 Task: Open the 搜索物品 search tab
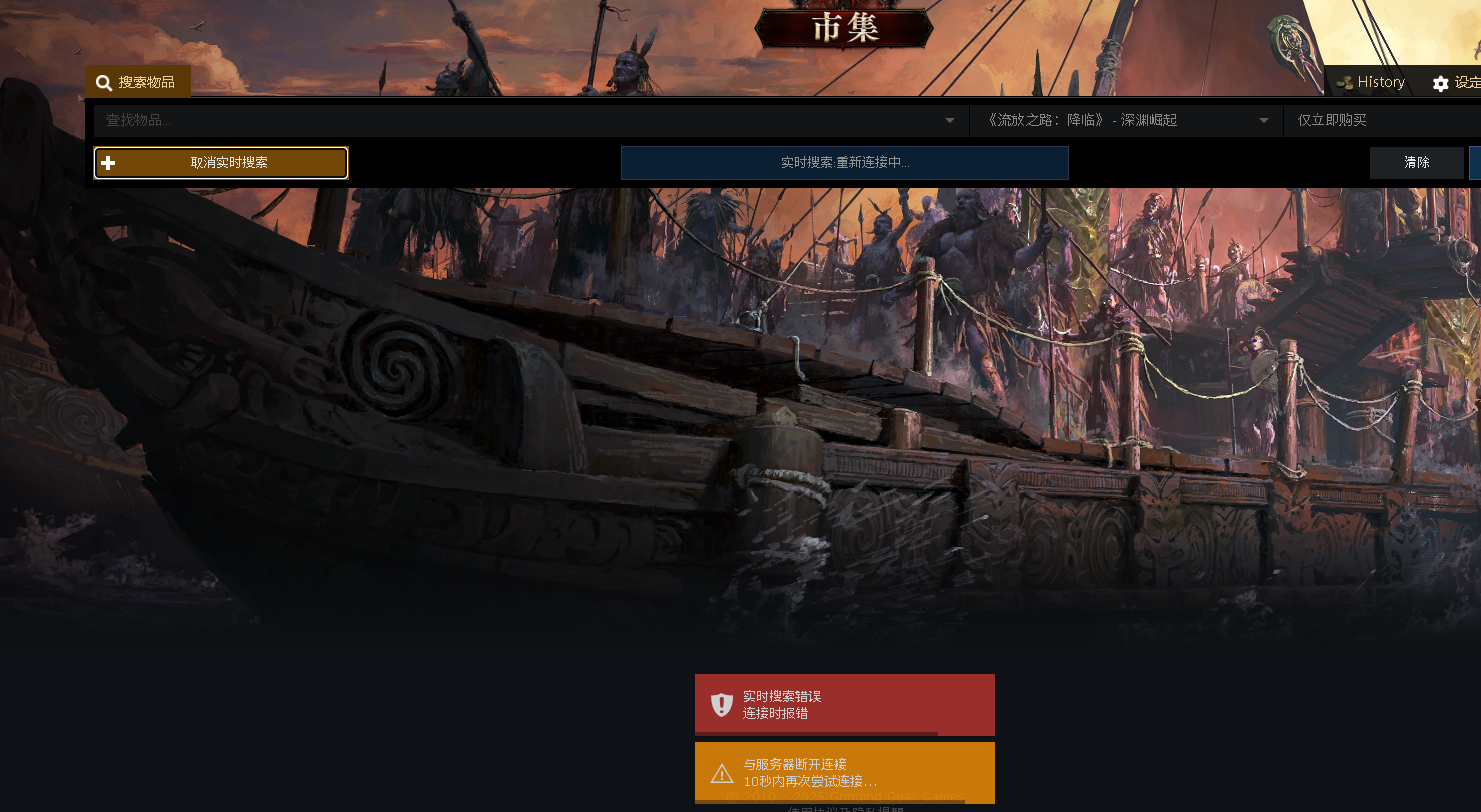[x=137, y=82]
